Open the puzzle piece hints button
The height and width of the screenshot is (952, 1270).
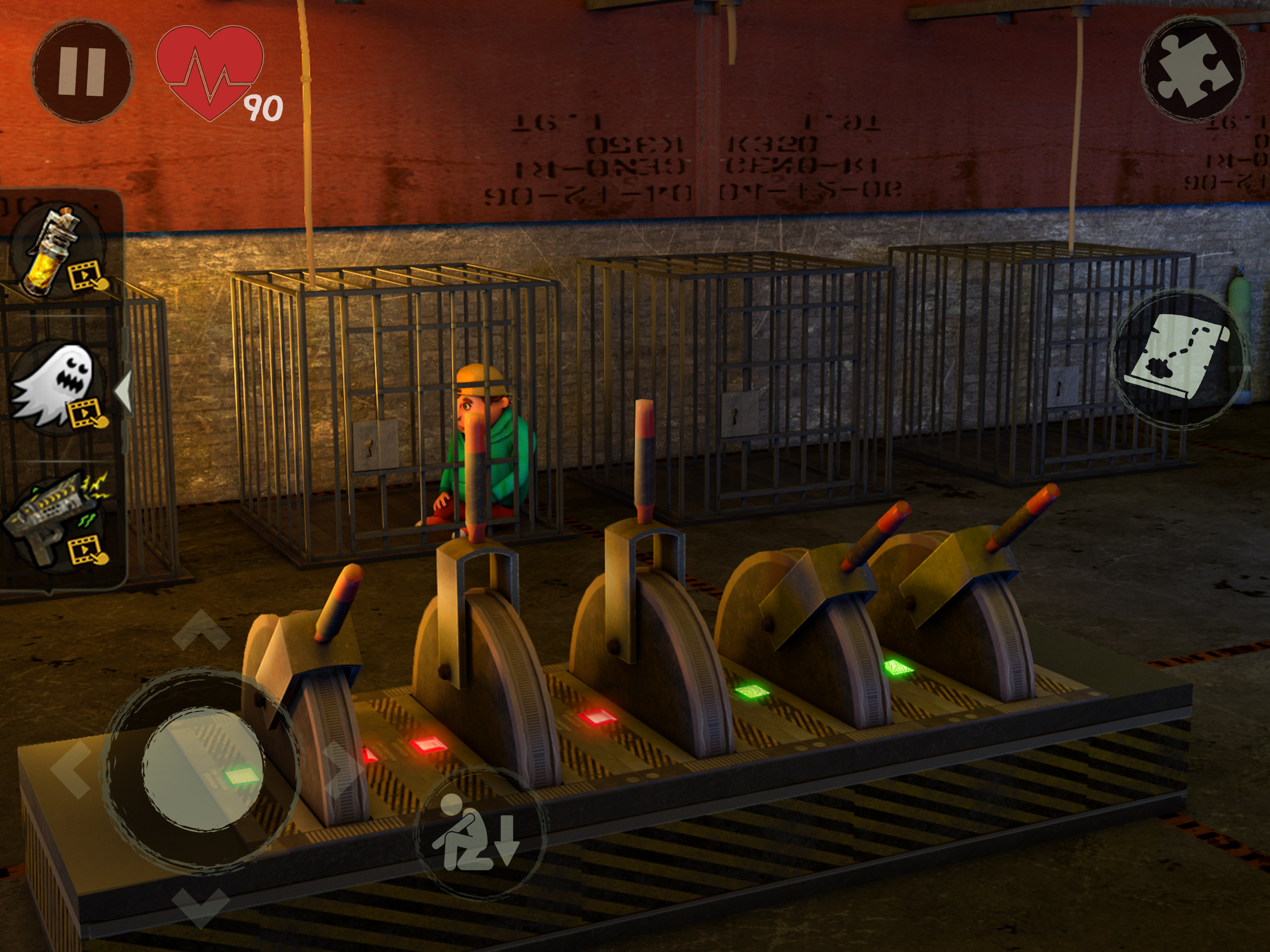click(1193, 69)
